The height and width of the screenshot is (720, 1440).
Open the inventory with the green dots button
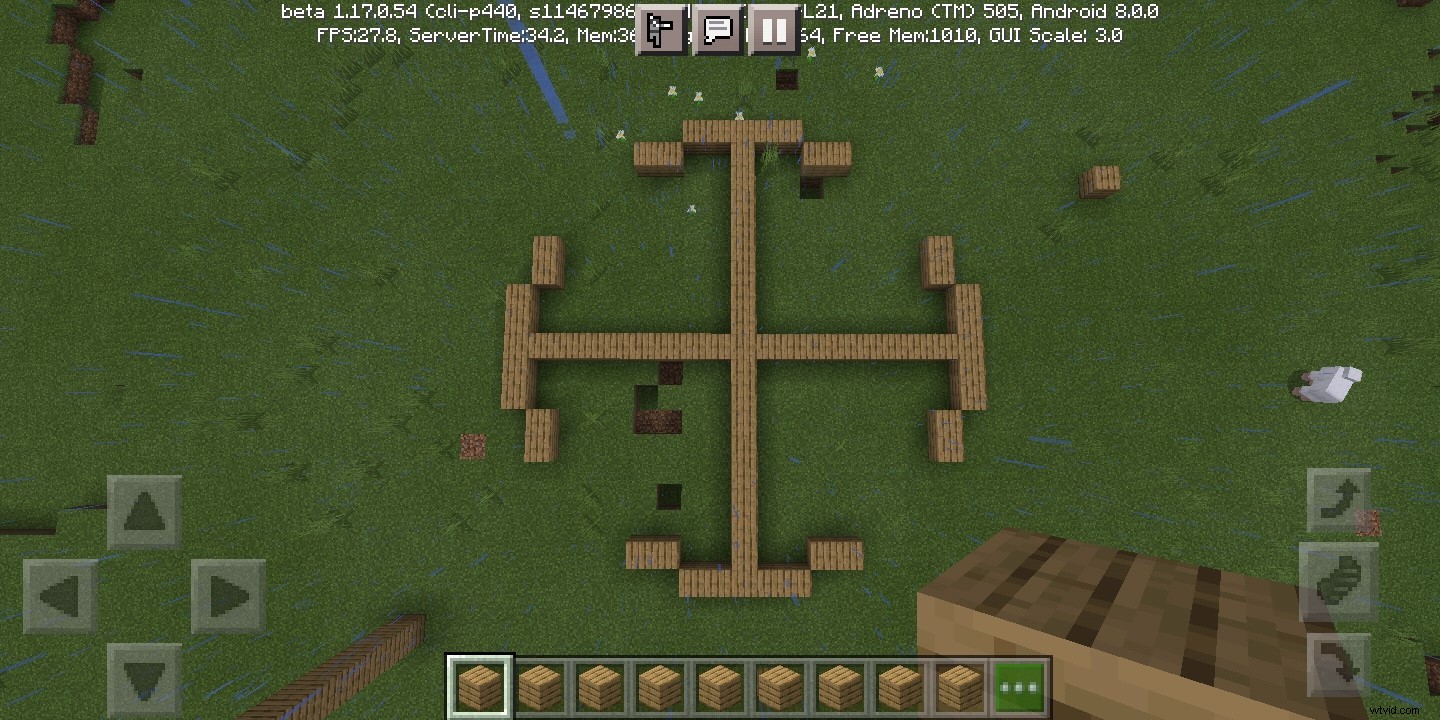point(1019,686)
